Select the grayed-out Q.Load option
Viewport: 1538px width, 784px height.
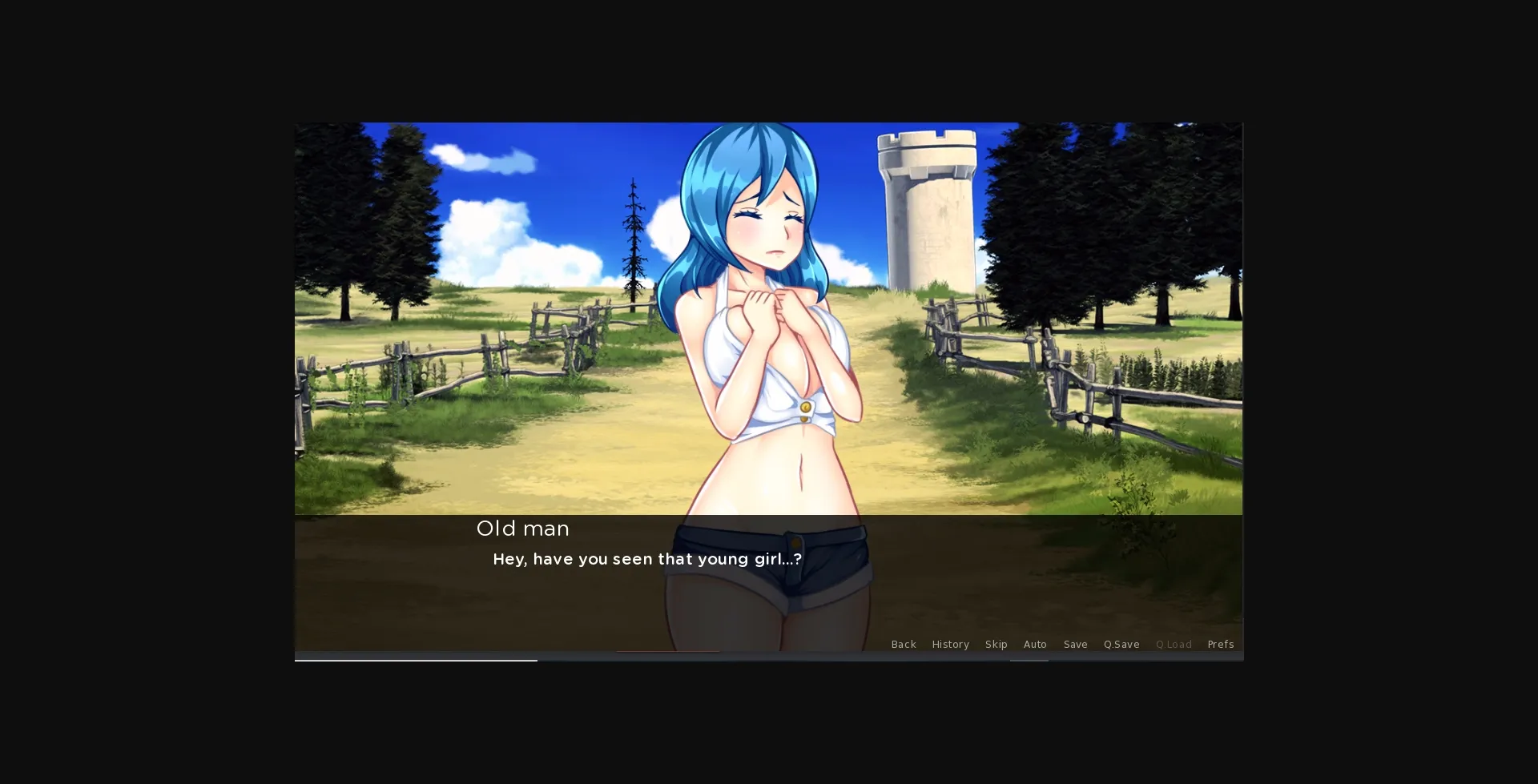click(1174, 645)
